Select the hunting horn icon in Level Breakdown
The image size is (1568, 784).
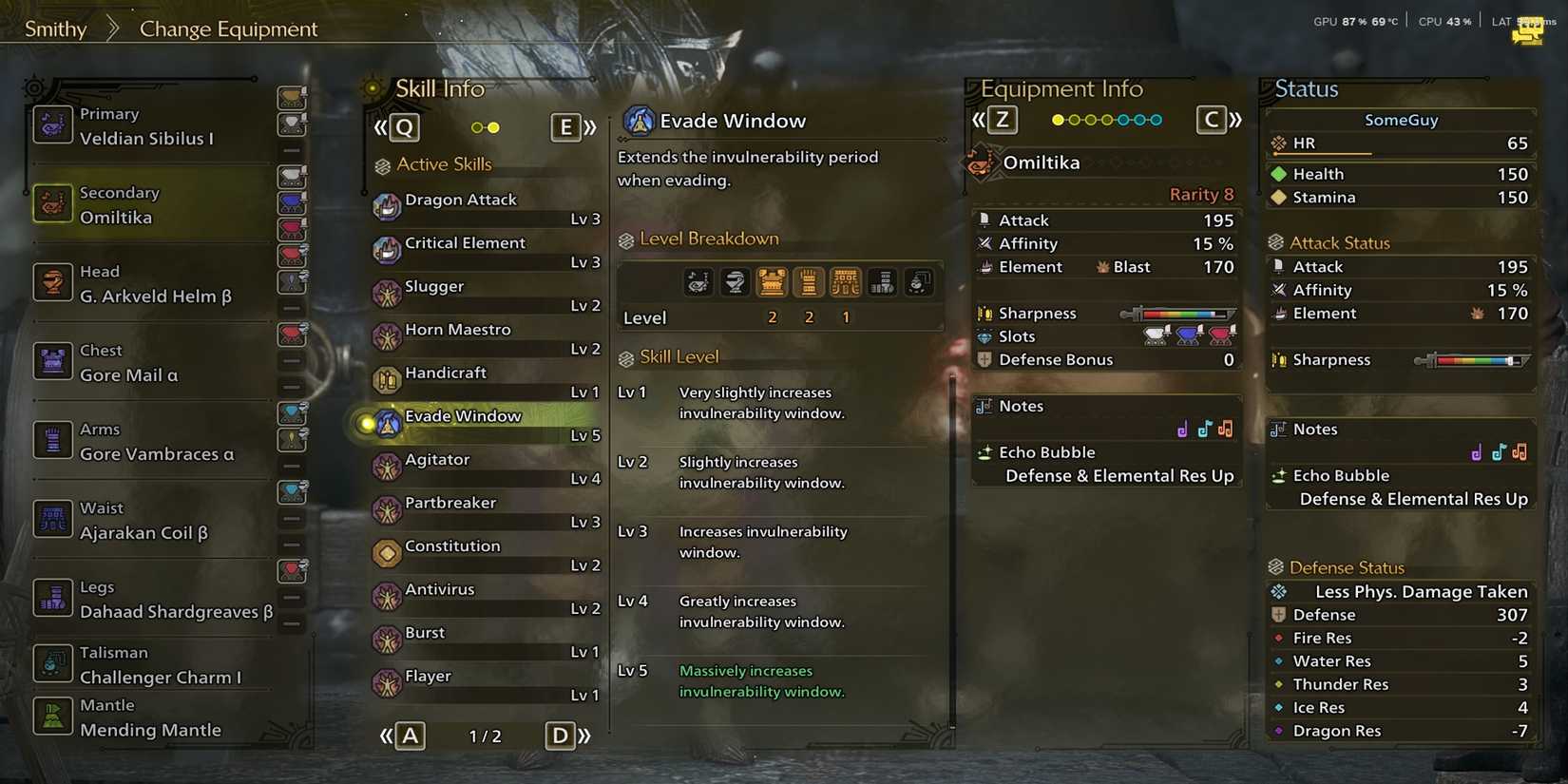click(698, 281)
